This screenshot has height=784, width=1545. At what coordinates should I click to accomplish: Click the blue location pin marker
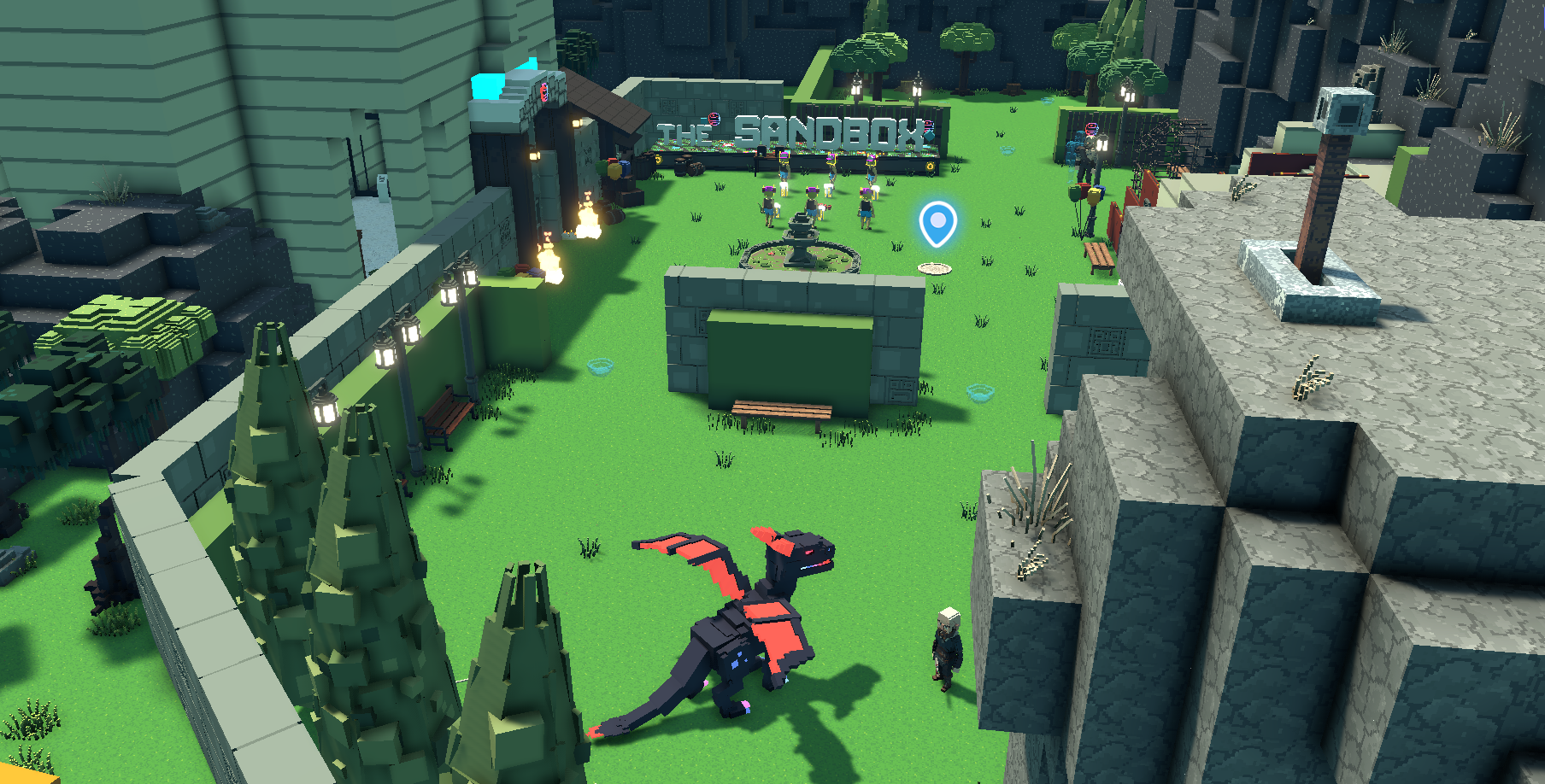coord(937,223)
